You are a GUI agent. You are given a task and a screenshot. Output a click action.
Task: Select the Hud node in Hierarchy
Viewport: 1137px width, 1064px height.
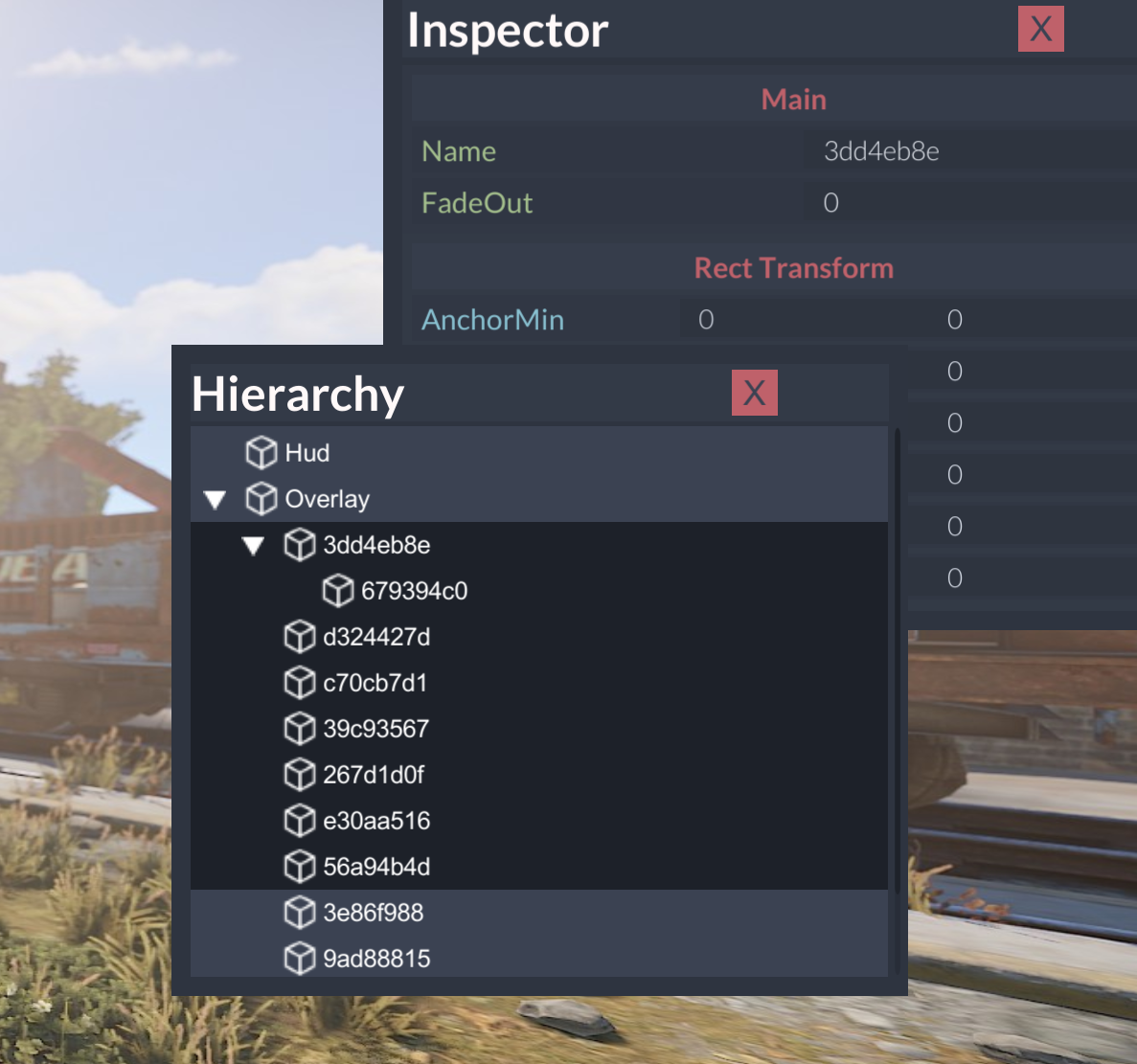coord(307,453)
